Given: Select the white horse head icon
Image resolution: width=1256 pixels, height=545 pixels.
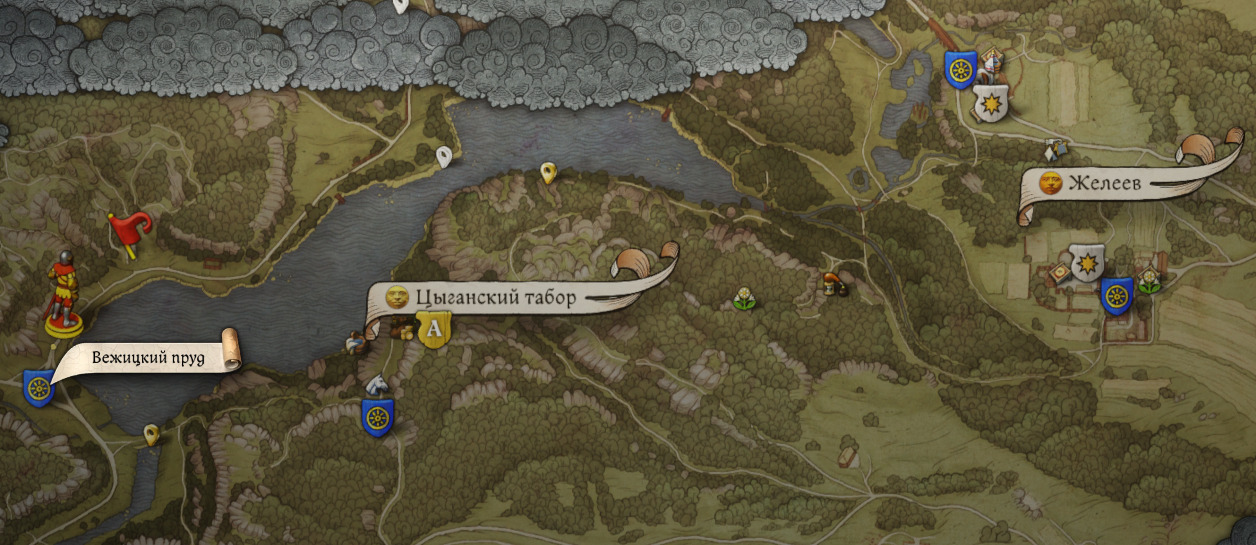Looking at the screenshot, I should click(376, 384).
